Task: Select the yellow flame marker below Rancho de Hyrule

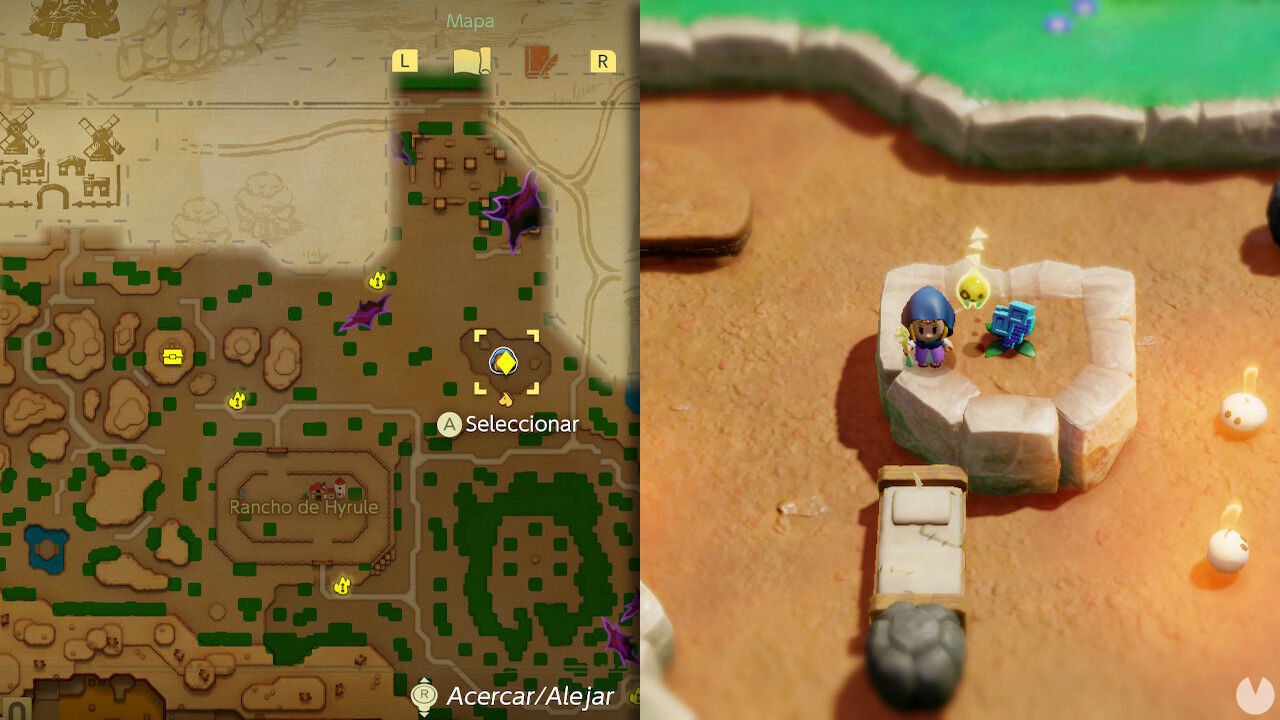Action: coord(341,585)
